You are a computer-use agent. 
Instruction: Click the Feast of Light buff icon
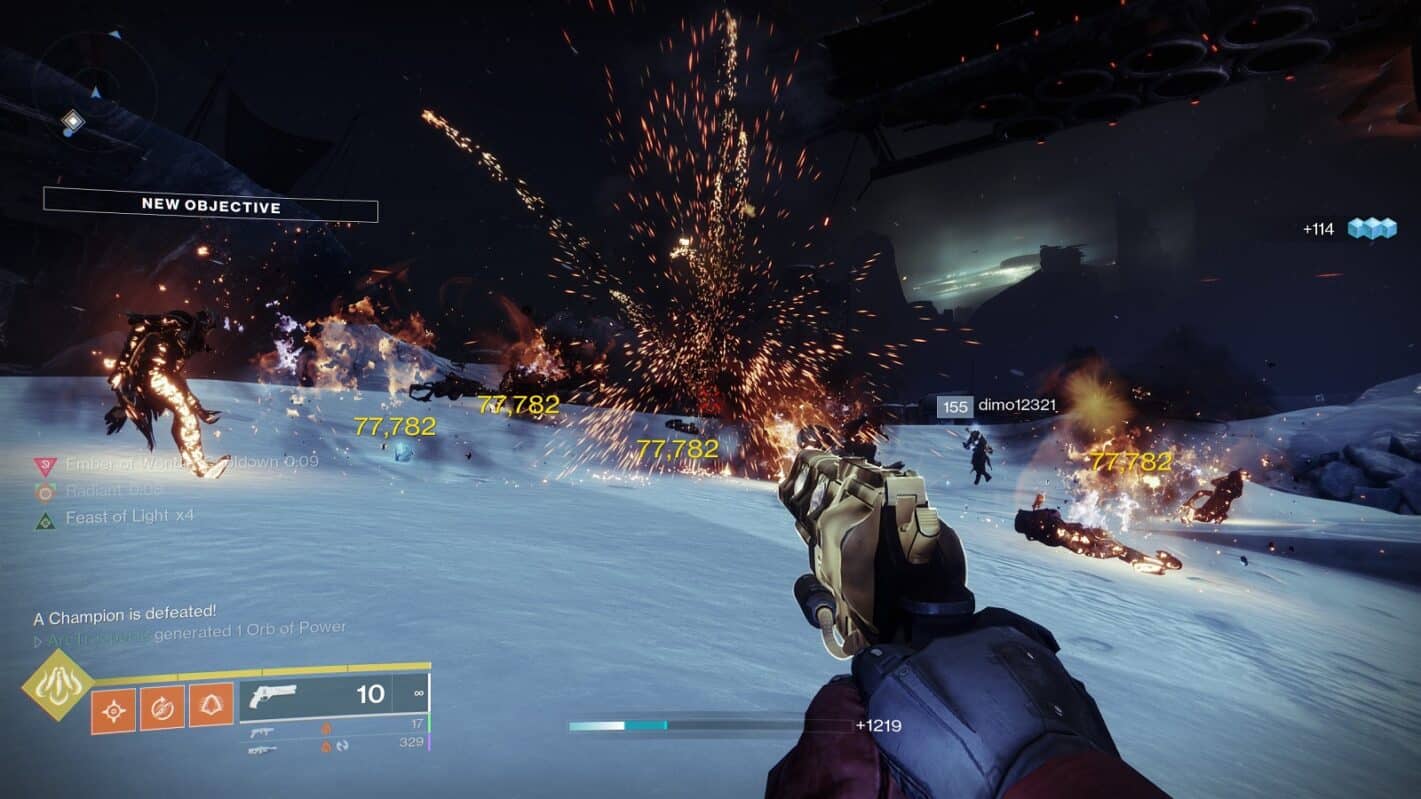[x=45, y=519]
